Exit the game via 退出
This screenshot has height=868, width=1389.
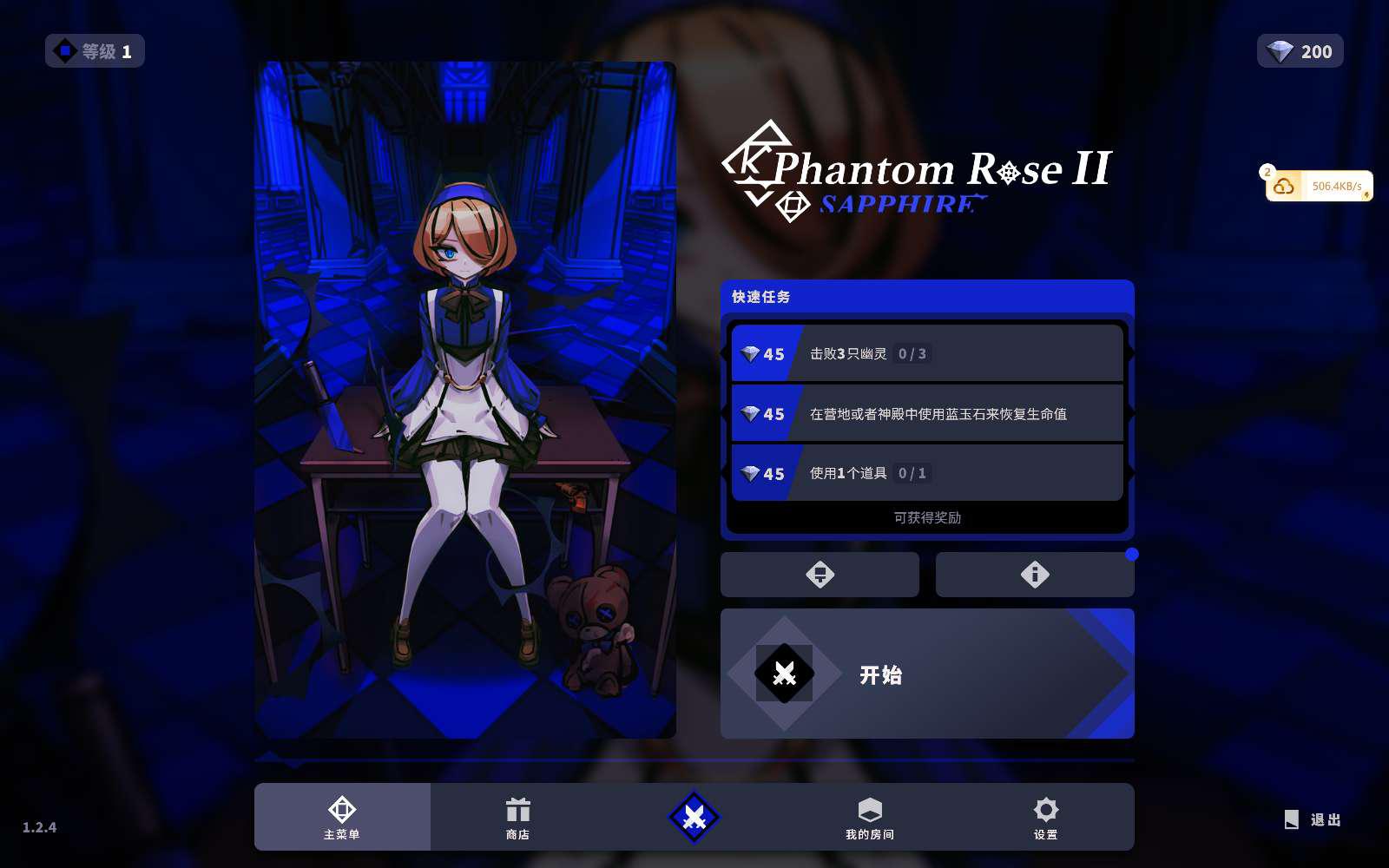pos(1313,819)
